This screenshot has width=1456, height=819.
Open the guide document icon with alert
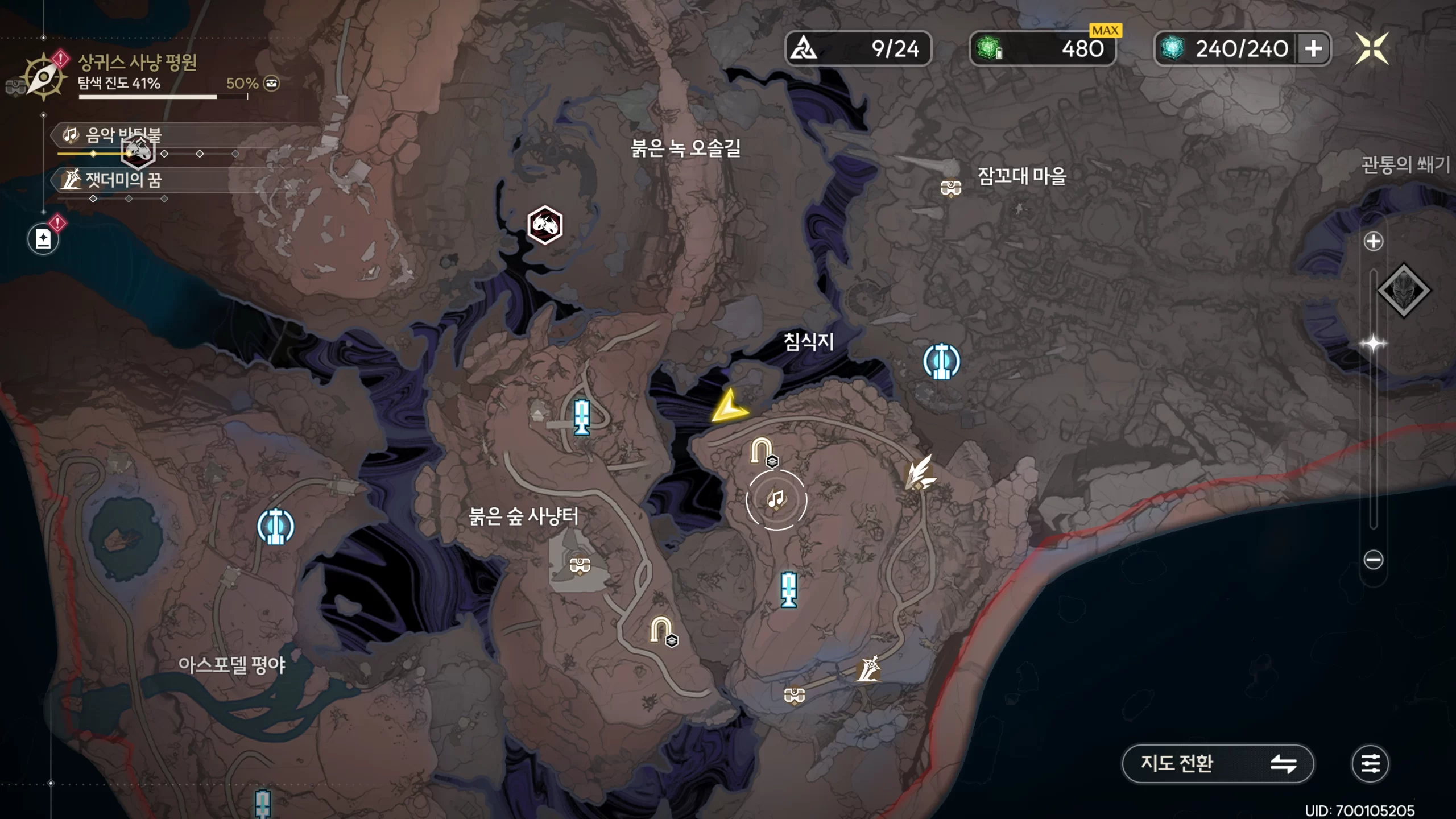click(43, 238)
